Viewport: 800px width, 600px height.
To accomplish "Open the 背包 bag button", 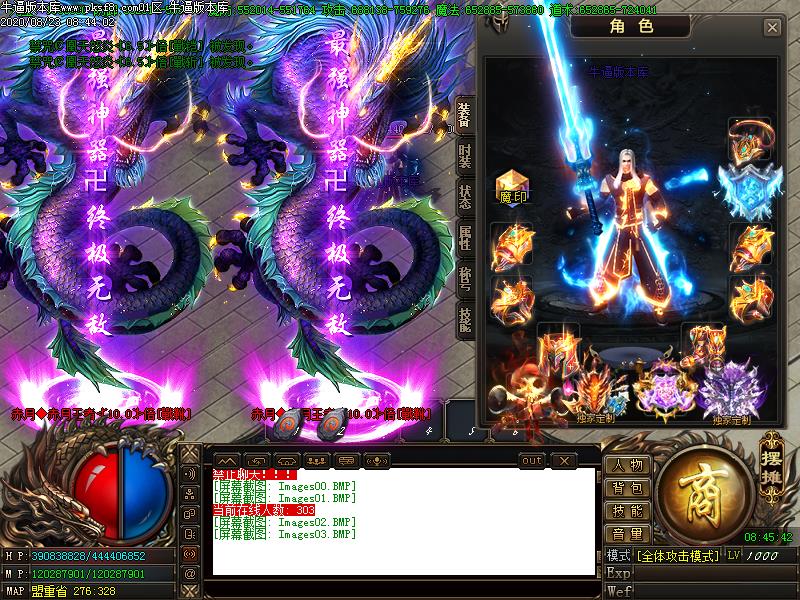I will [x=628, y=488].
